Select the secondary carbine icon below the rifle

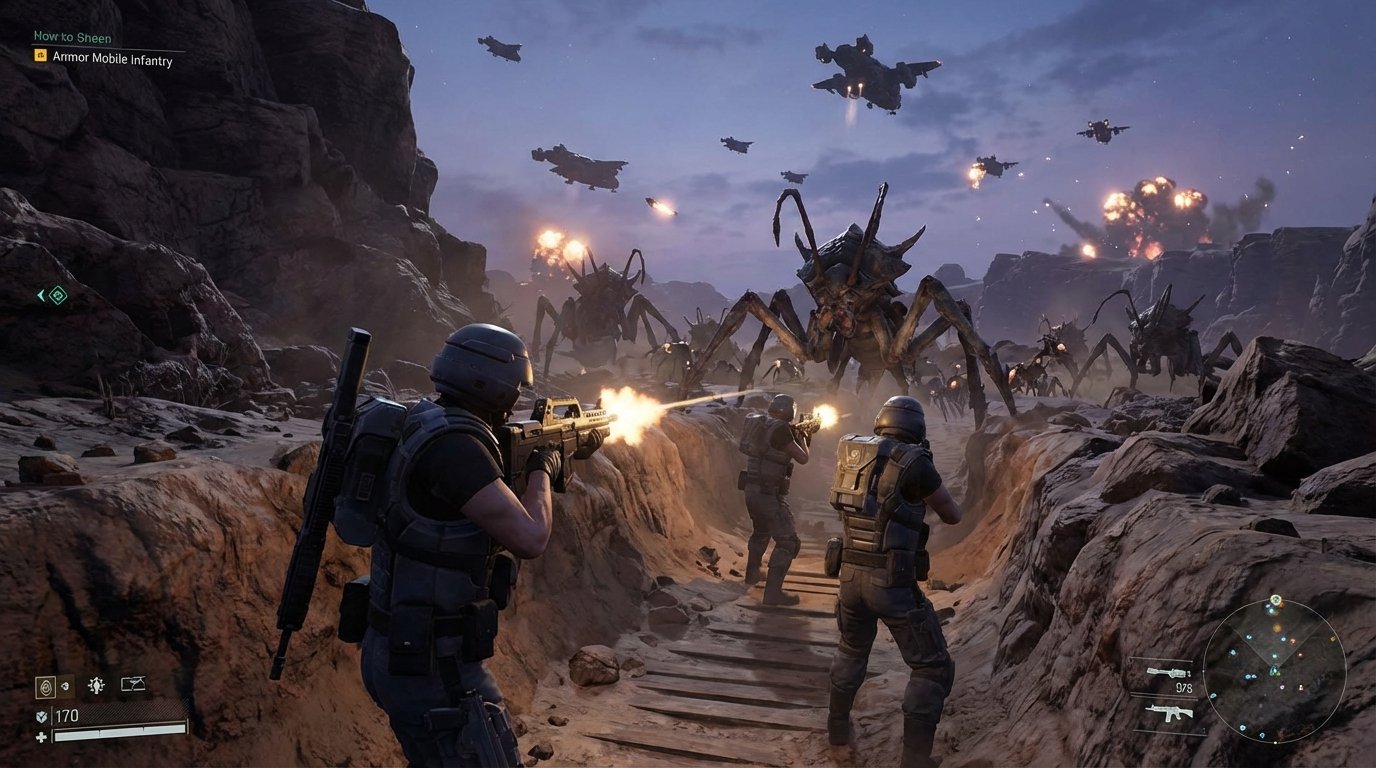tap(1169, 712)
